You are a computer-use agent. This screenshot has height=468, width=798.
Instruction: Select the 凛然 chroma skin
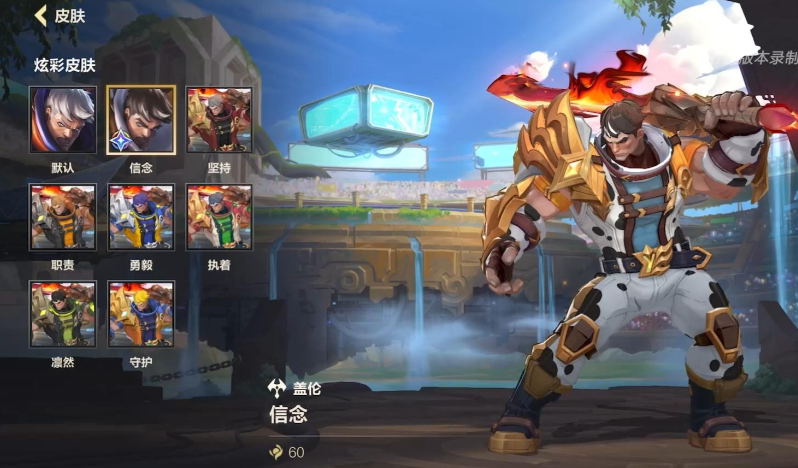tap(63, 314)
